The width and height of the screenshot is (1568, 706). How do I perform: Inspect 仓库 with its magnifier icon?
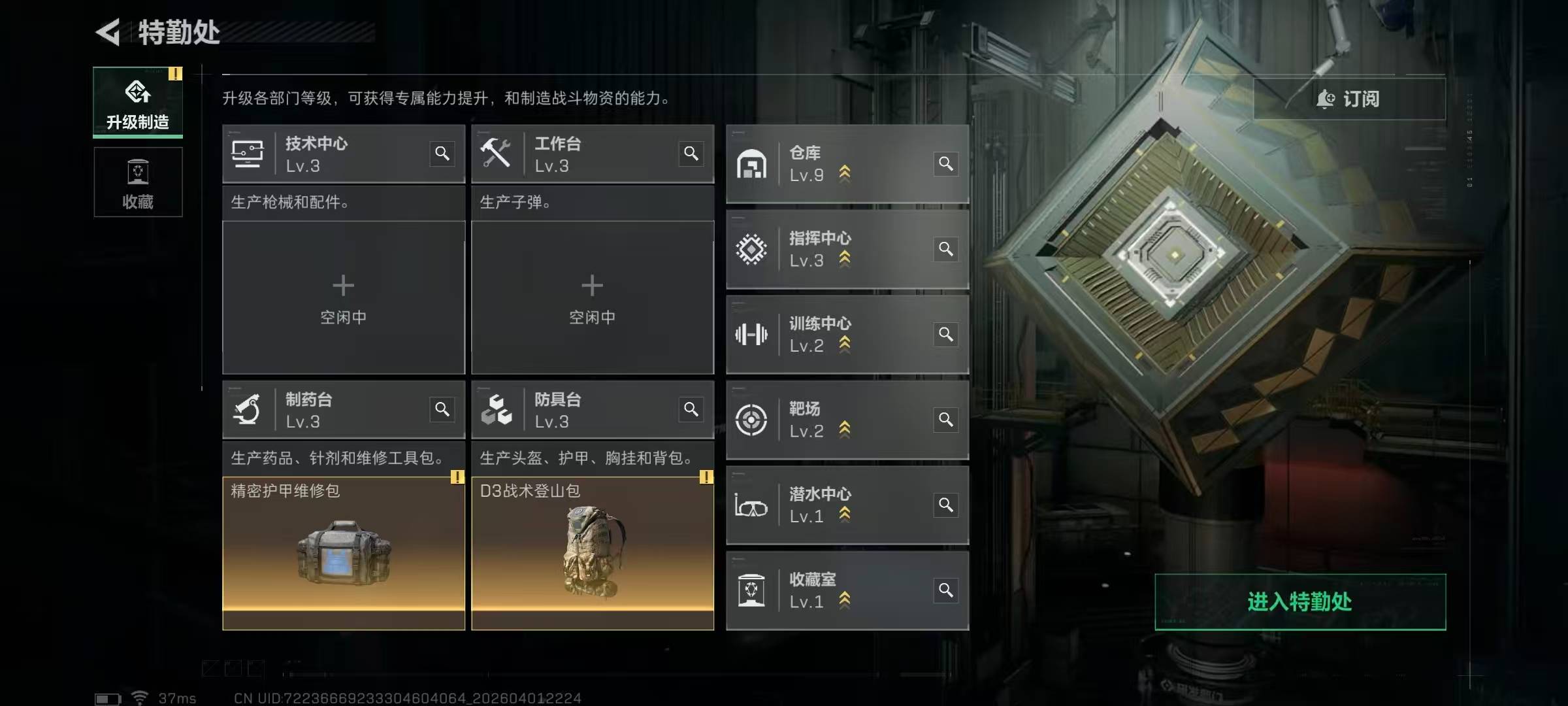click(945, 163)
